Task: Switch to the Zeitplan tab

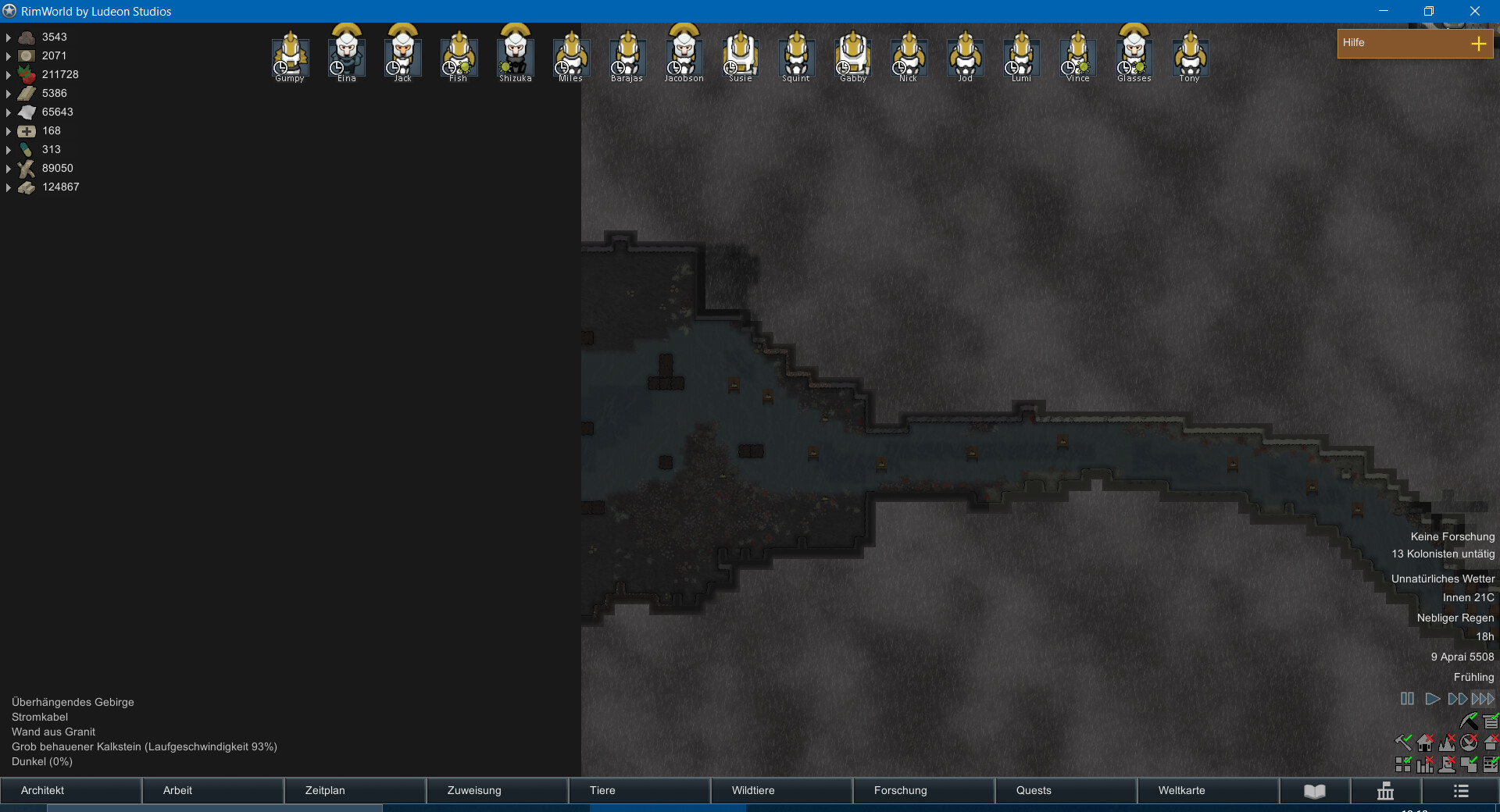Action: pyautogui.click(x=355, y=790)
